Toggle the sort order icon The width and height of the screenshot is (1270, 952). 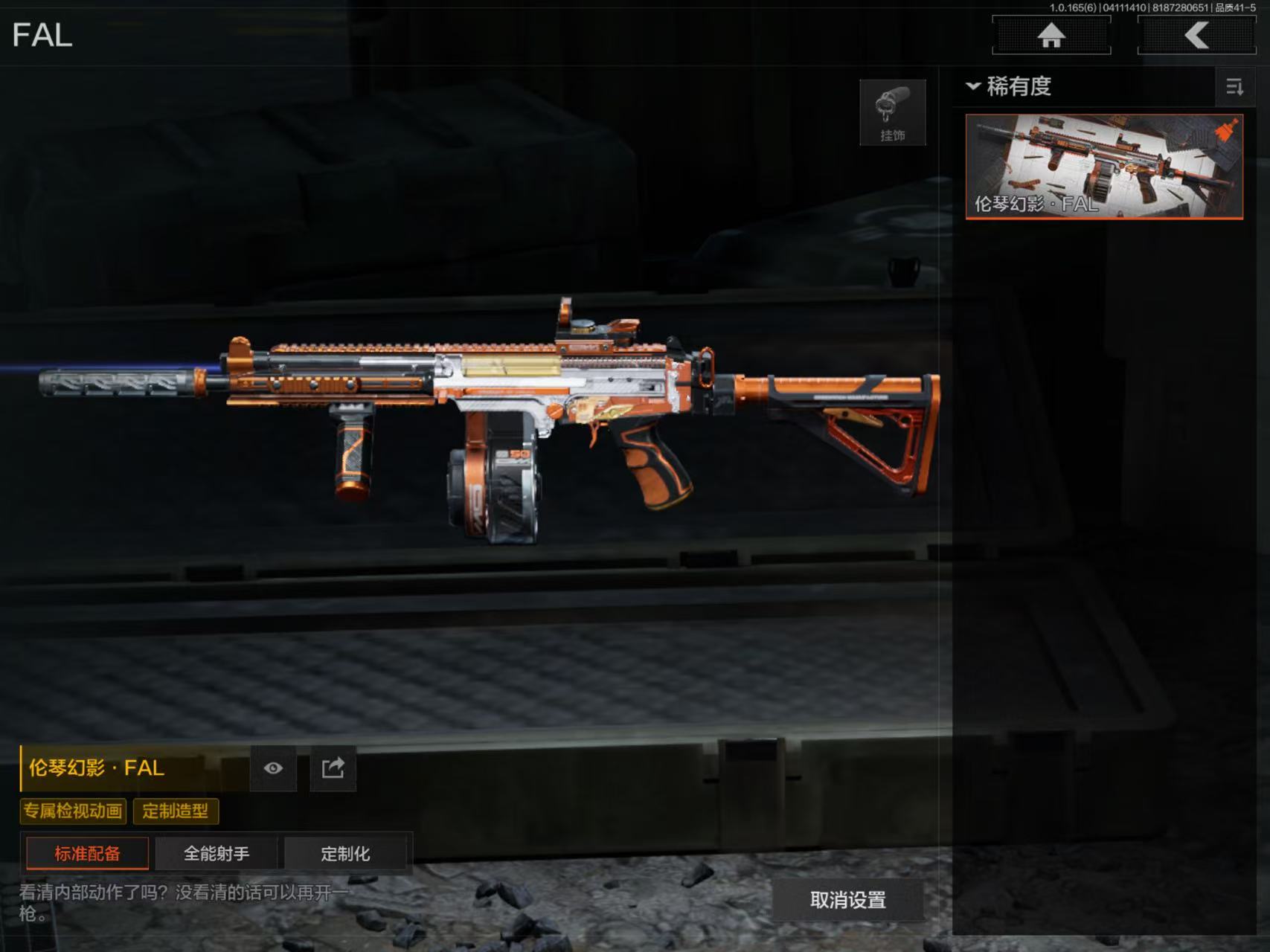1234,87
